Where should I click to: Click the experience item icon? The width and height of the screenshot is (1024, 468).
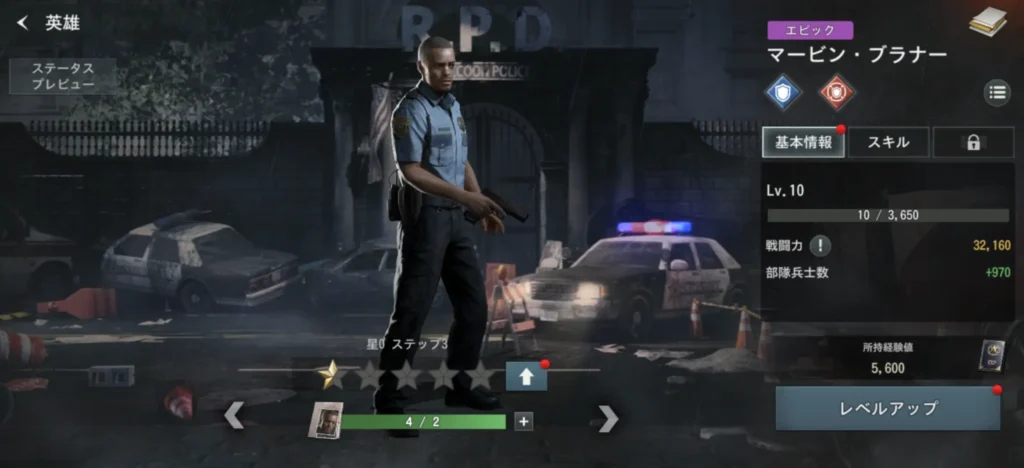(990, 357)
